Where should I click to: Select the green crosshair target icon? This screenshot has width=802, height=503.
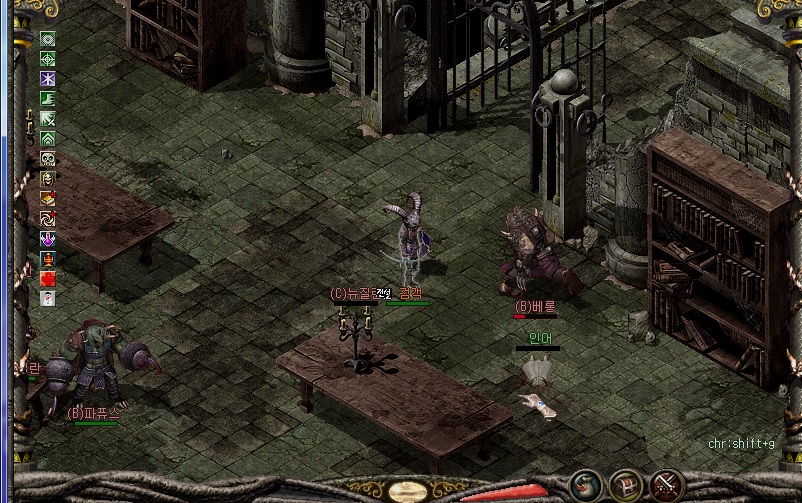pyautogui.click(x=47, y=59)
